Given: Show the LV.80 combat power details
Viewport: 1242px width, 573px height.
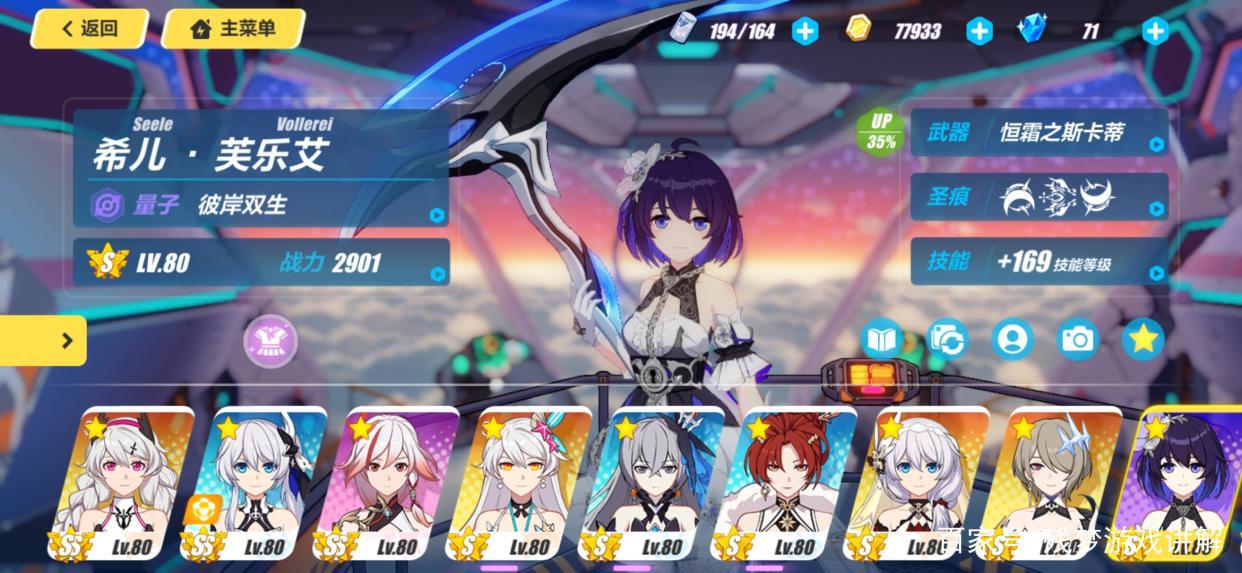Looking at the screenshot, I should click(x=260, y=263).
